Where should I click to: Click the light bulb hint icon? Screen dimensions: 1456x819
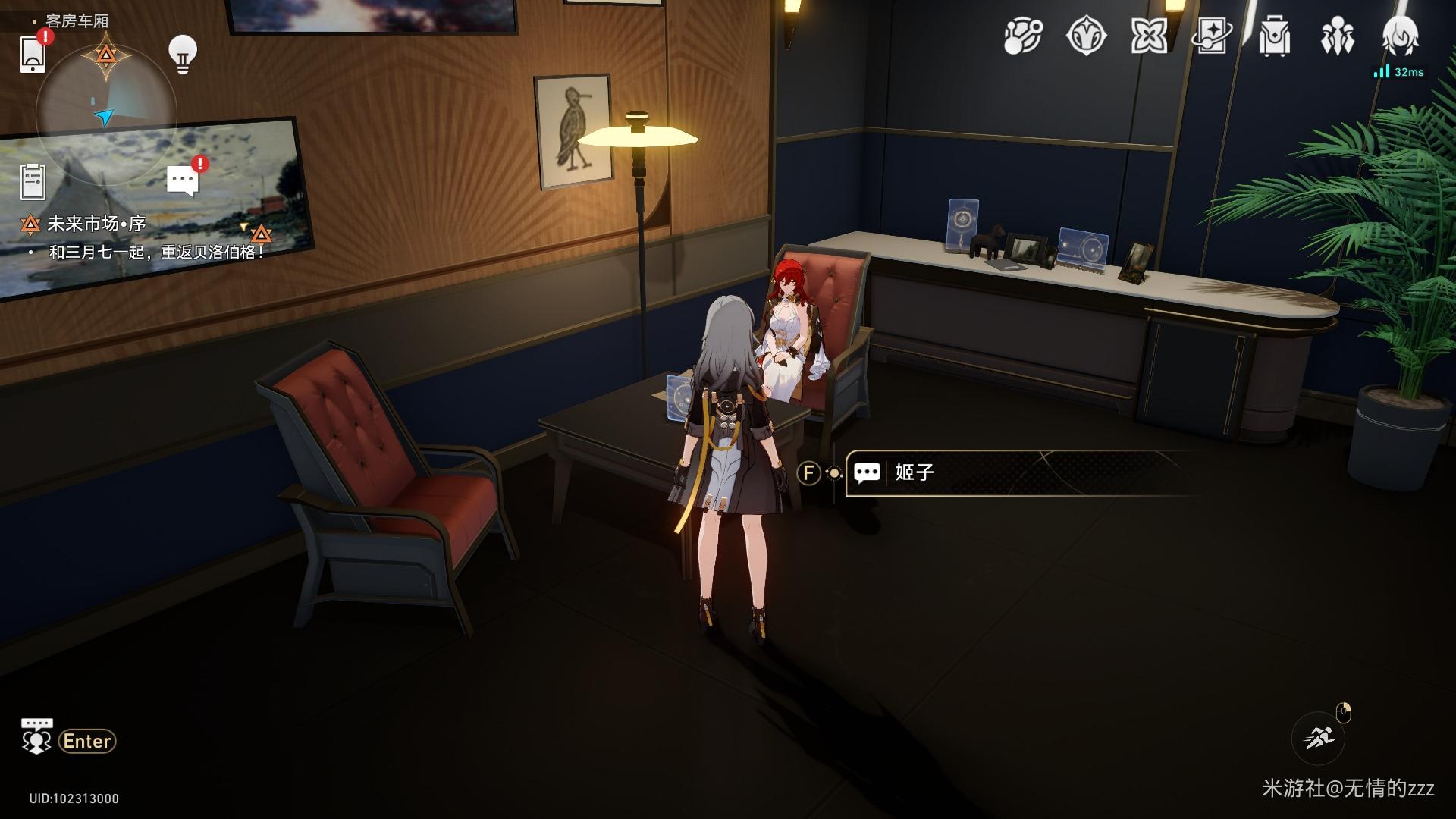click(182, 54)
